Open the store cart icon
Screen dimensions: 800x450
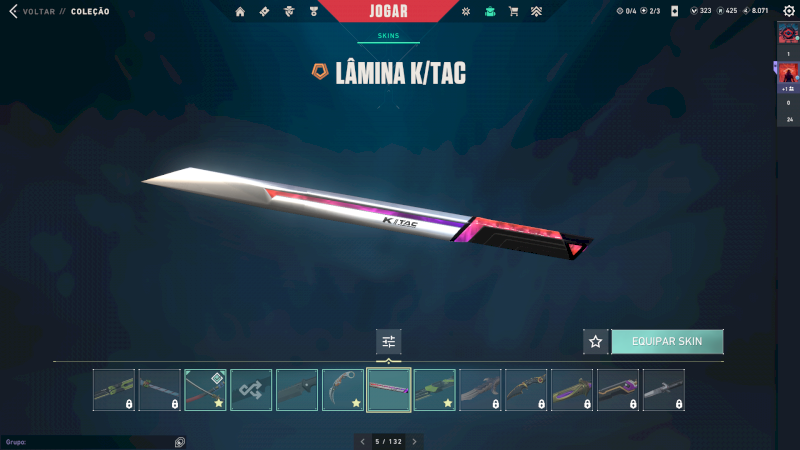513,12
